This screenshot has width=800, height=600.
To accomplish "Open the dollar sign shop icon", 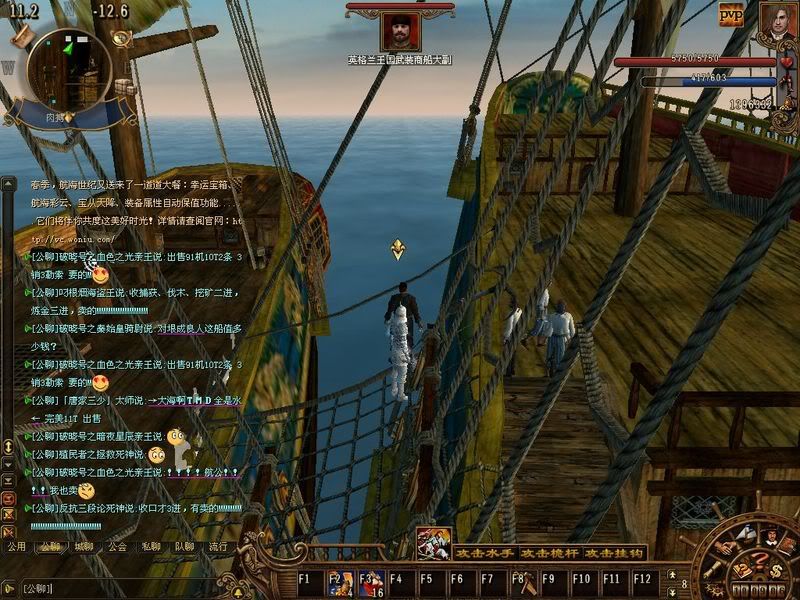I will 775,569.
